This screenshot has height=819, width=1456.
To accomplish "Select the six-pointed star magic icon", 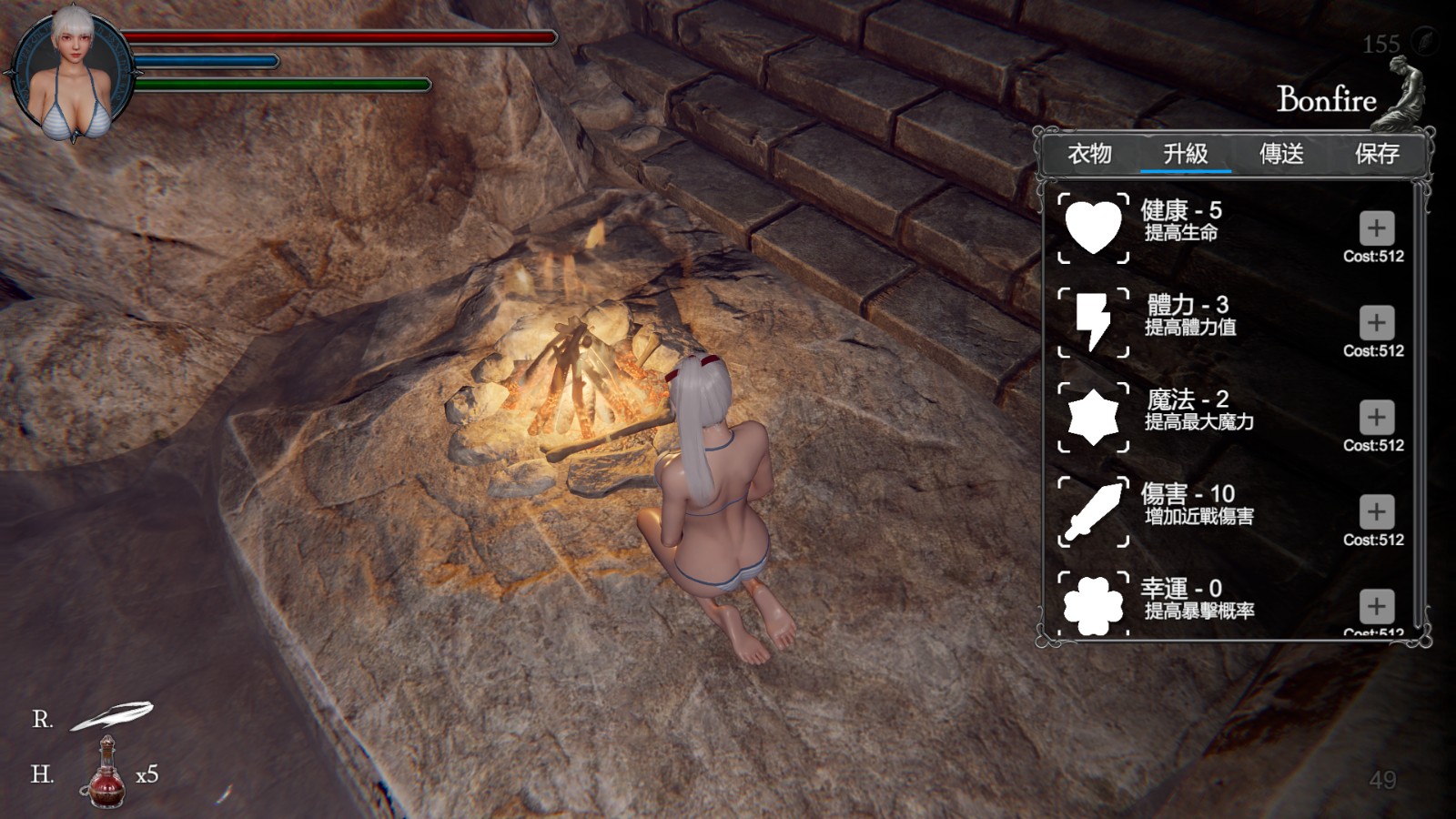I will pyautogui.click(x=1093, y=417).
